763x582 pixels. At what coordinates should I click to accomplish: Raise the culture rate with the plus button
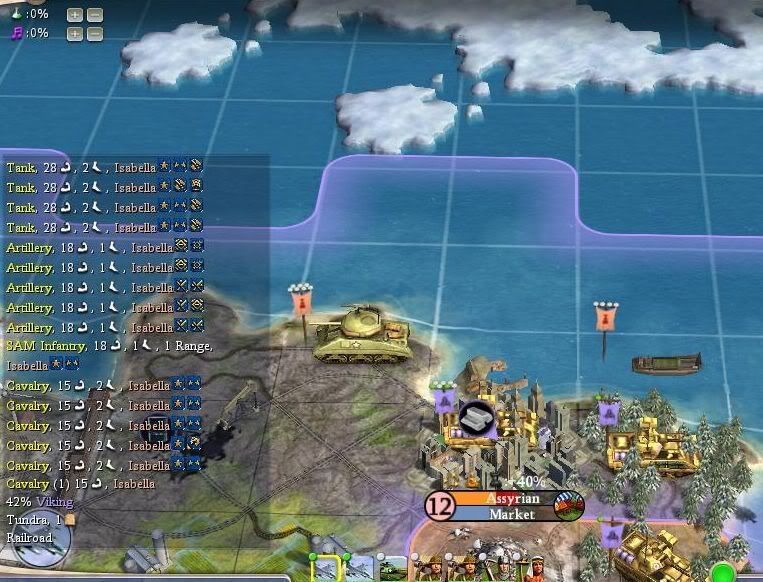pos(75,34)
